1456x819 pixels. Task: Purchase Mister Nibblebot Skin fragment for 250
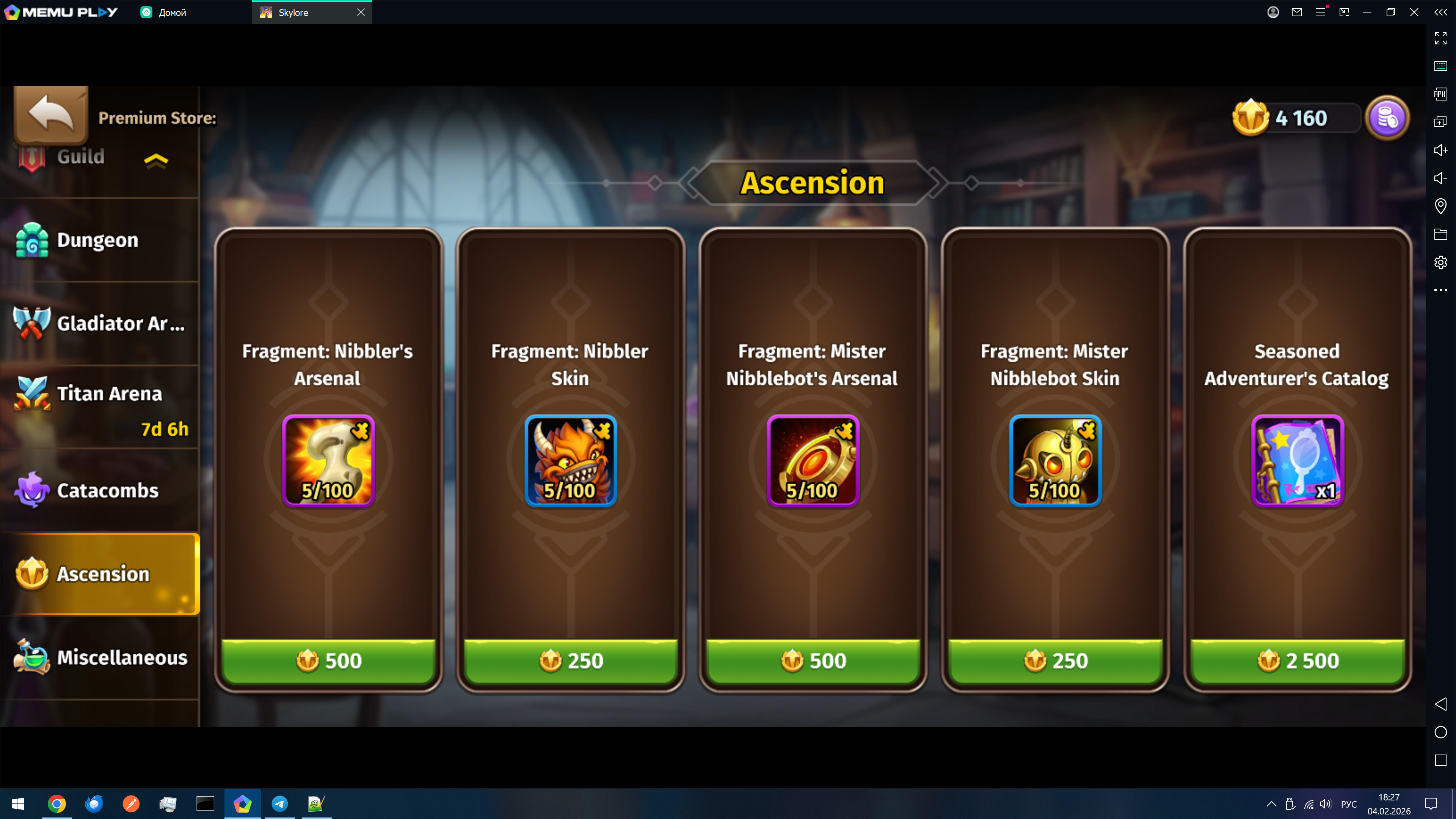pyautogui.click(x=1055, y=660)
